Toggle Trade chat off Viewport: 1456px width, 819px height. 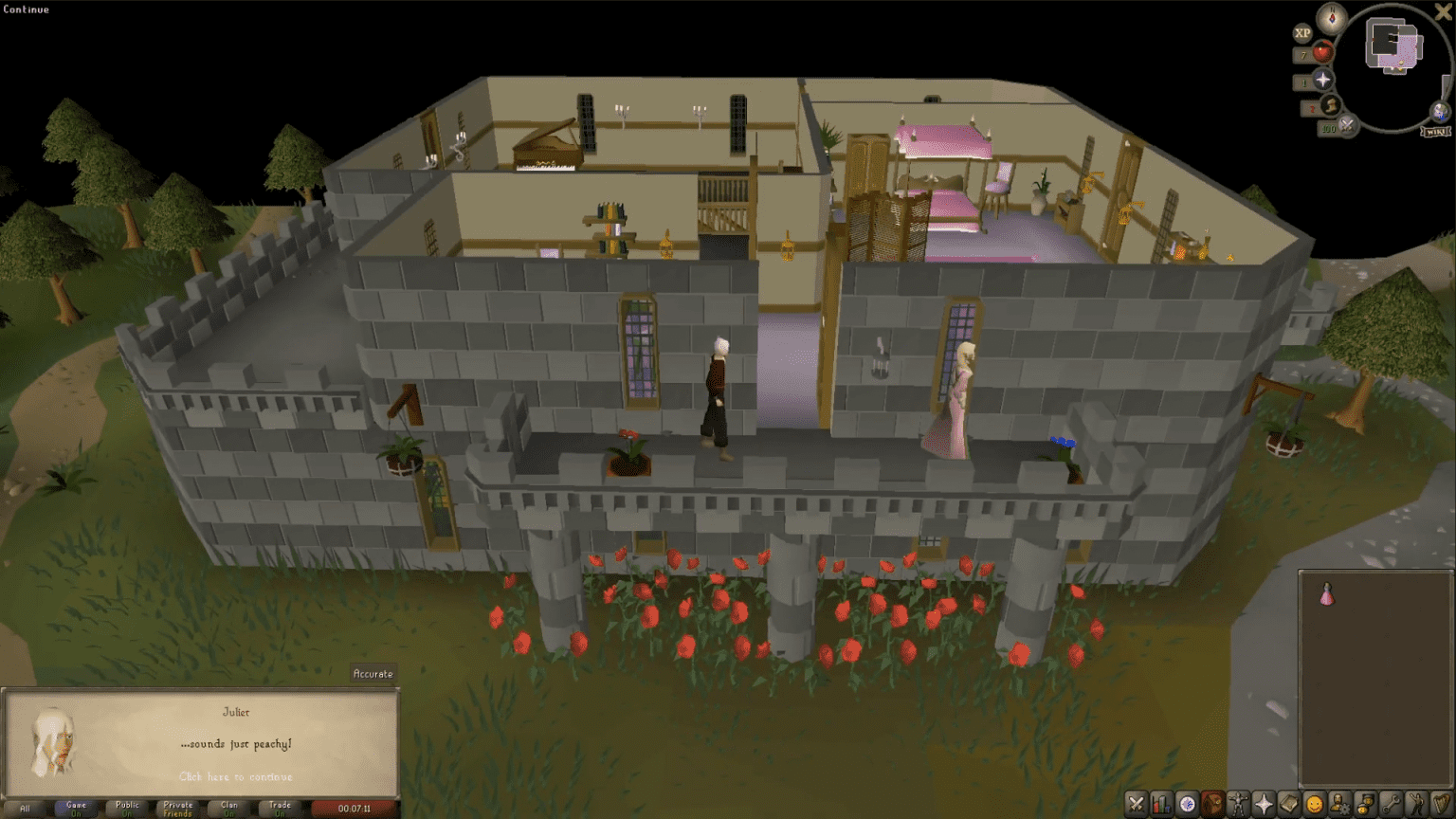(279, 808)
